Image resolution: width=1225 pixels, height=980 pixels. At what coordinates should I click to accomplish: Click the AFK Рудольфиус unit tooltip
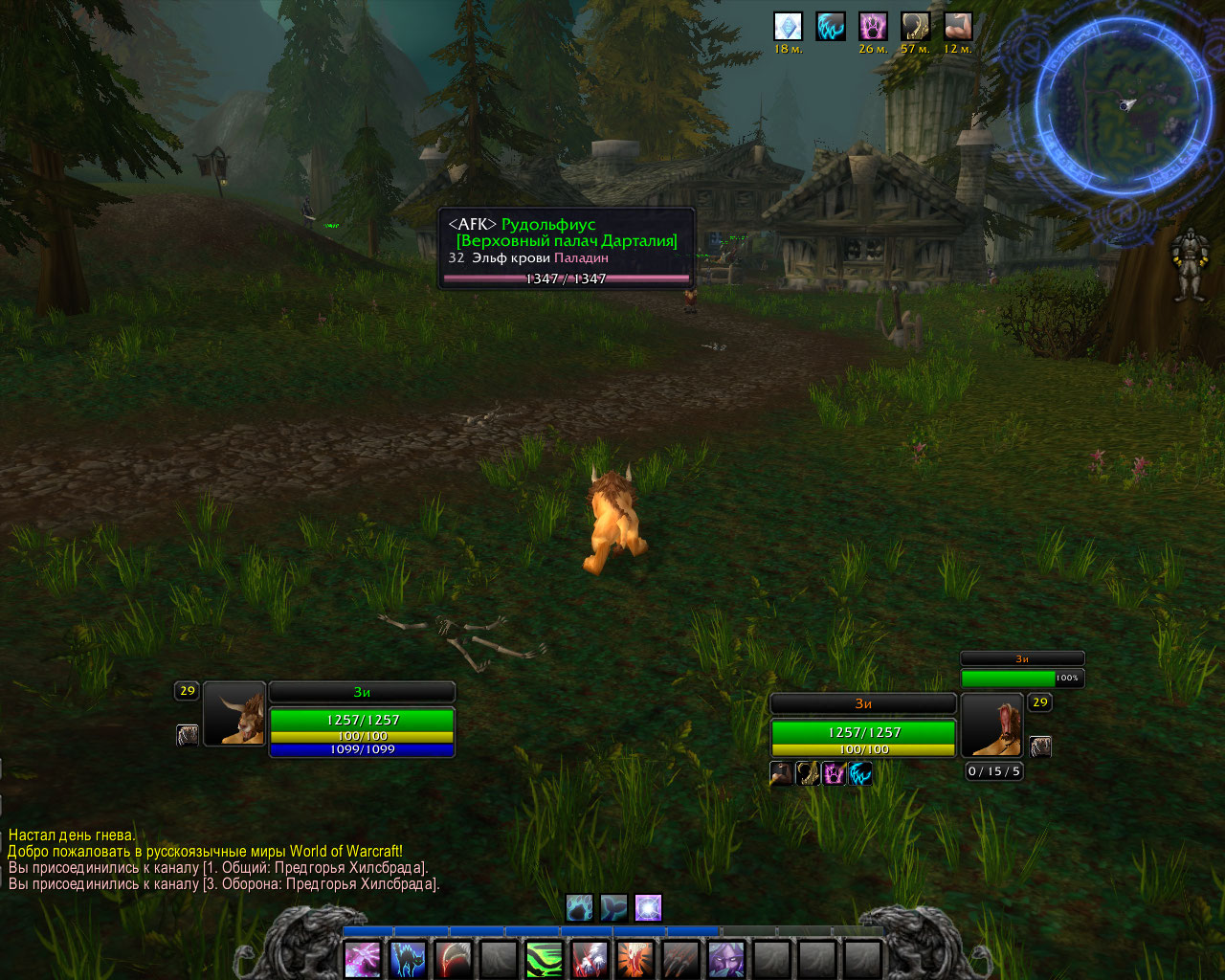pyautogui.click(x=567, y=249)
